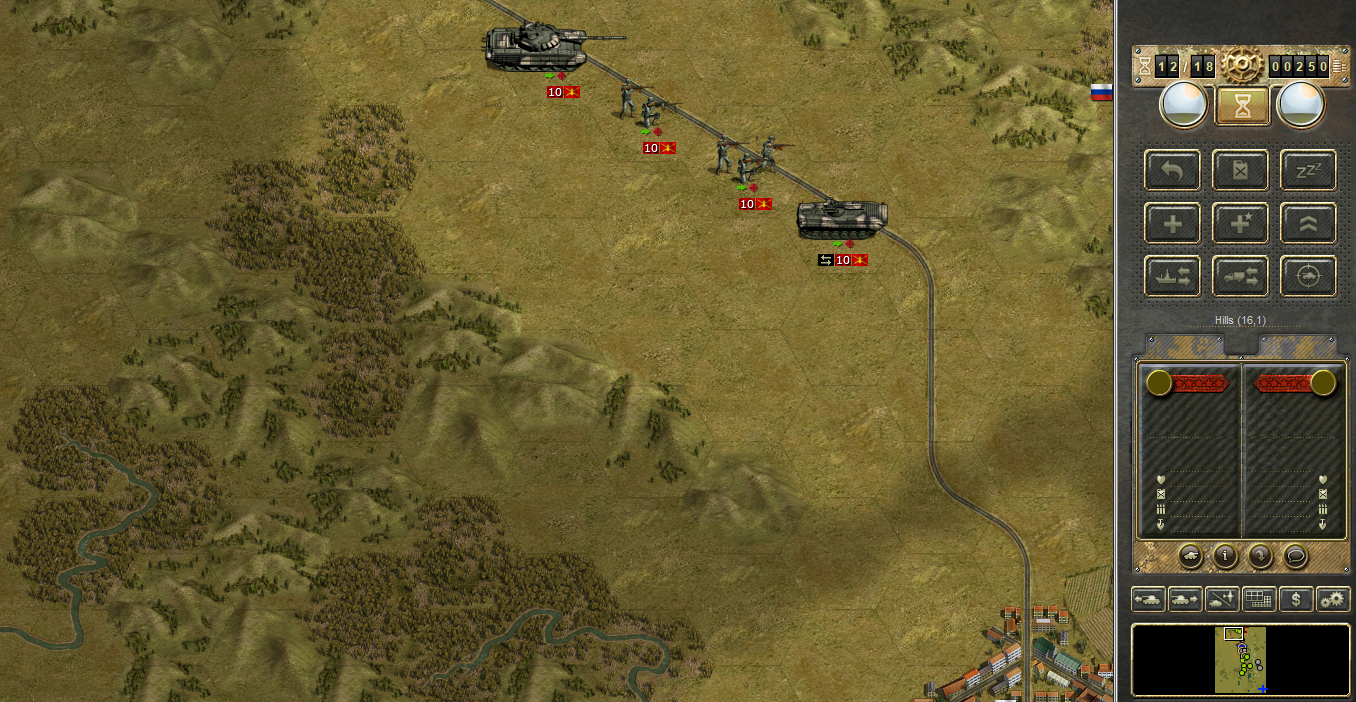The height and width of the screenshot is (702, 1356).
Task: Show information with the round i button
Action: click(1225, 555)
